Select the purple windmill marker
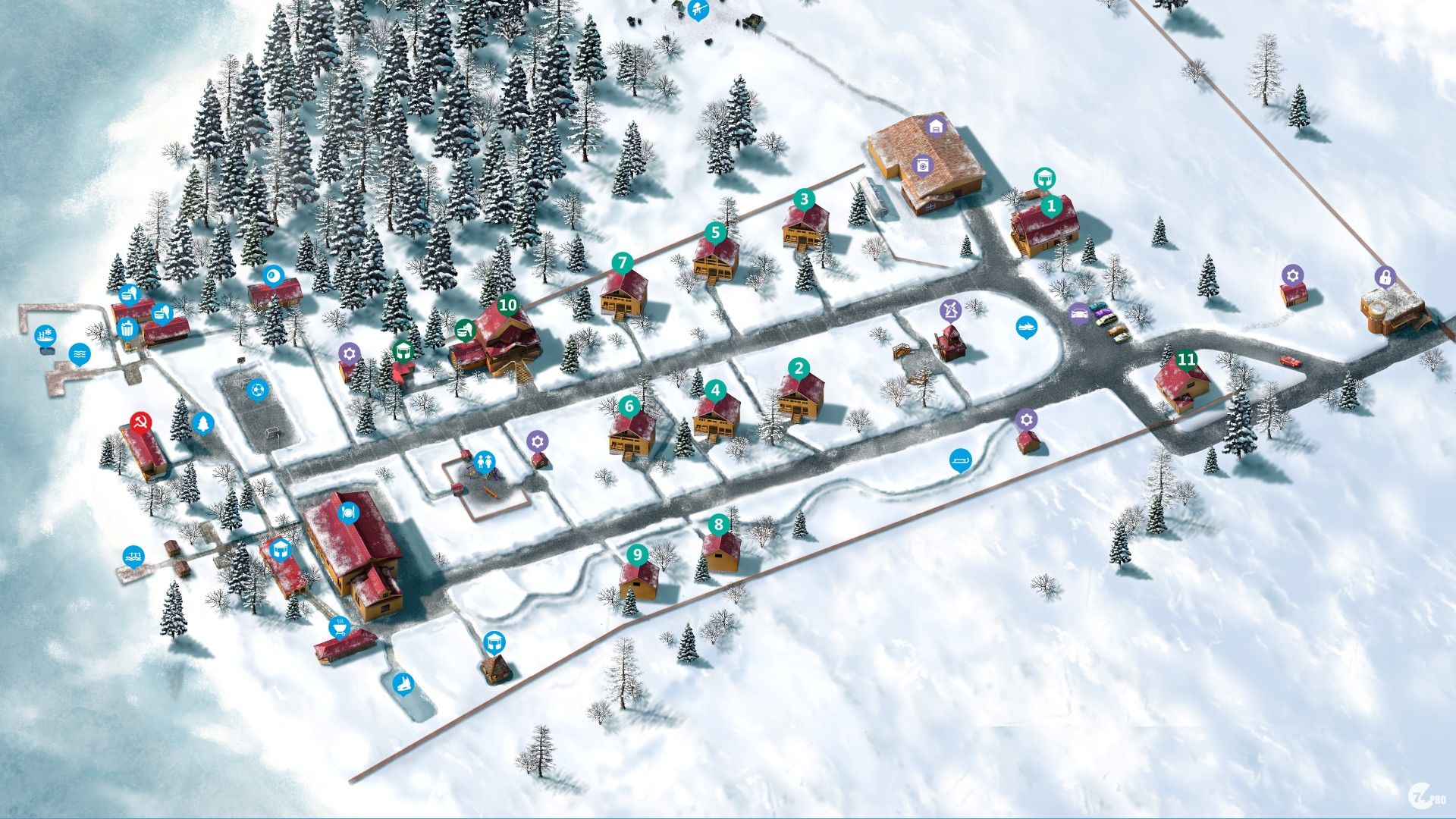Viewport: 1456px width, 819px height. 950,309
